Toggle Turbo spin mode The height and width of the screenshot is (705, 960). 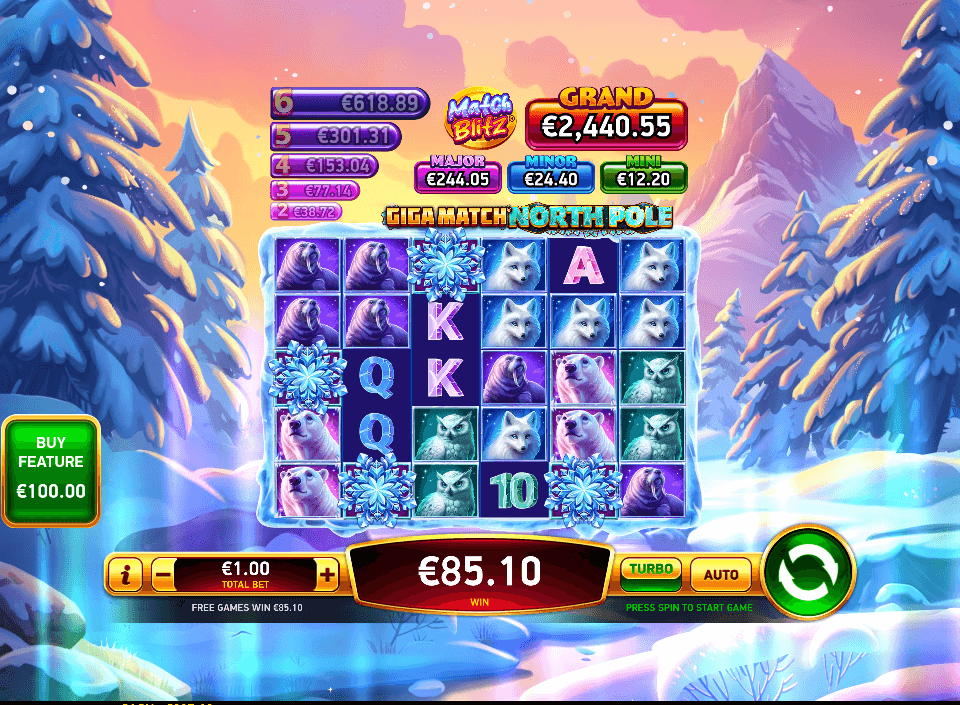tap(650, 573)
